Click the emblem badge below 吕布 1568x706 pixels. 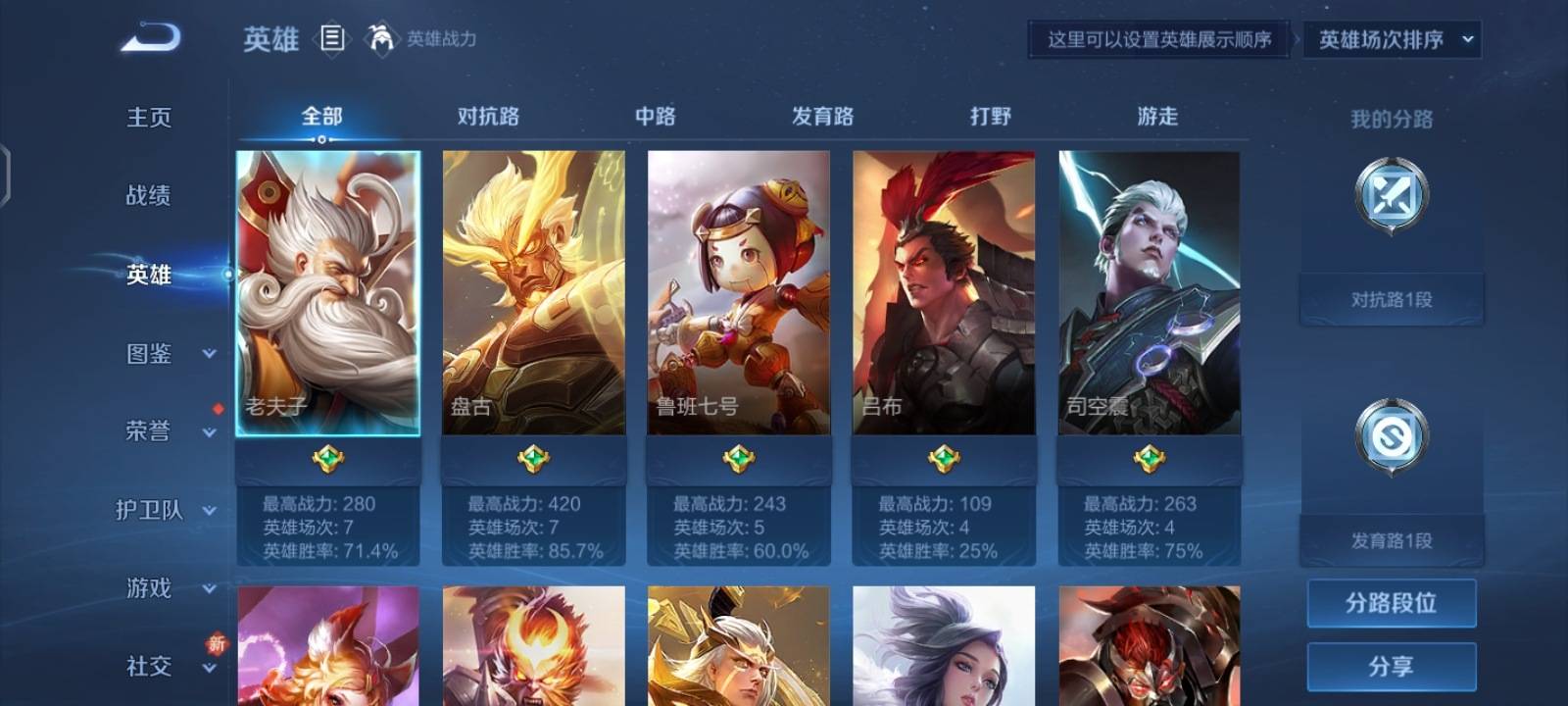coord(944,457)
